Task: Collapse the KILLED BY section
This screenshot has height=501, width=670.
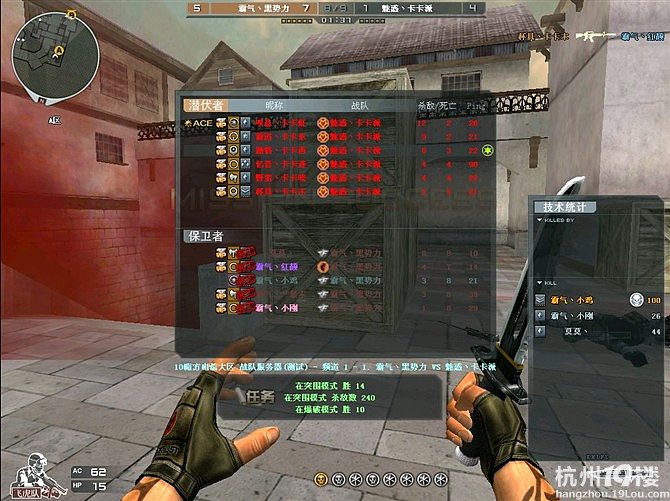Action: pos(539,220)
